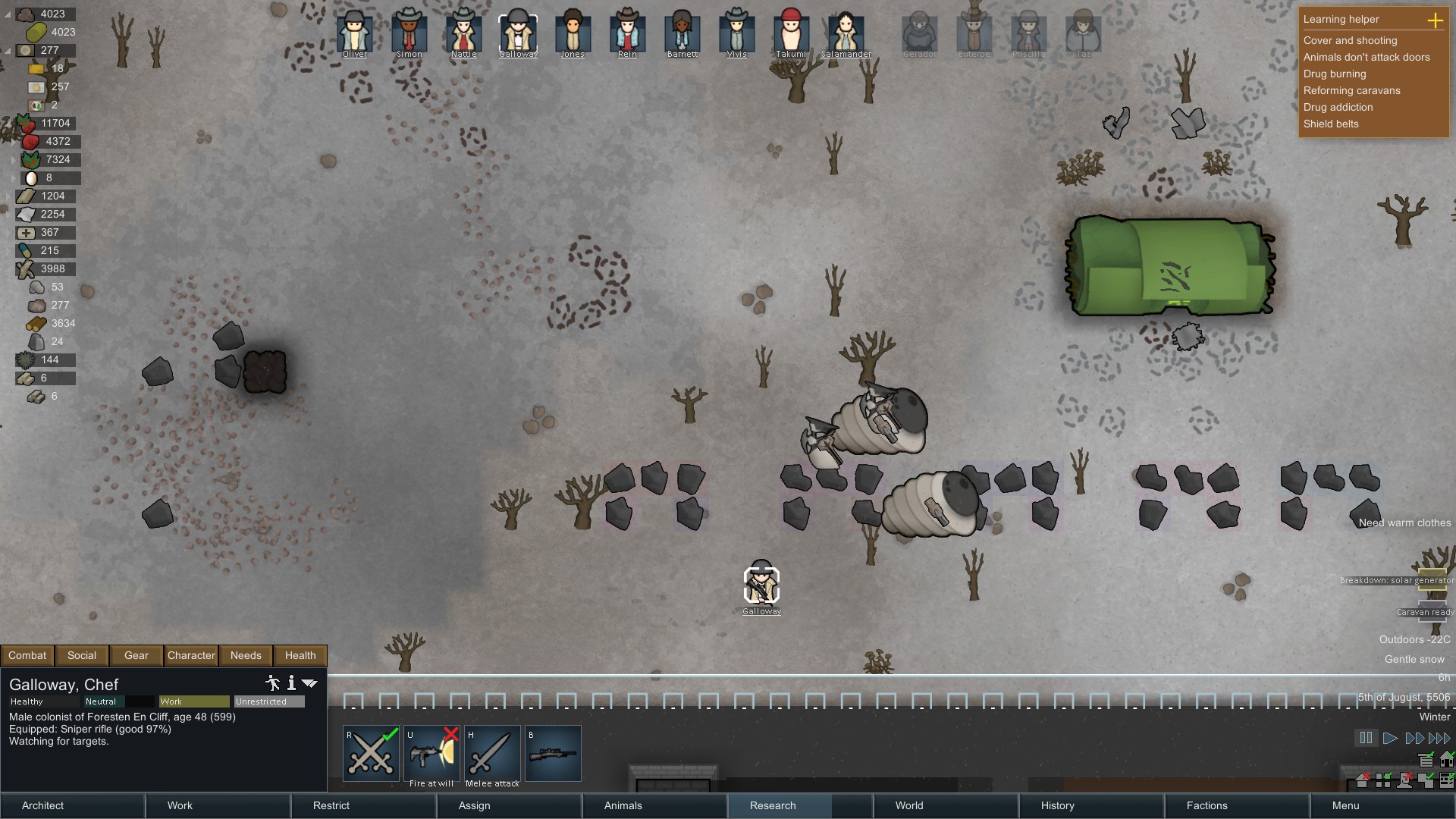1456x819 pixels.
Task: Toggle the Fire at will command
Action: pos(431,754)
